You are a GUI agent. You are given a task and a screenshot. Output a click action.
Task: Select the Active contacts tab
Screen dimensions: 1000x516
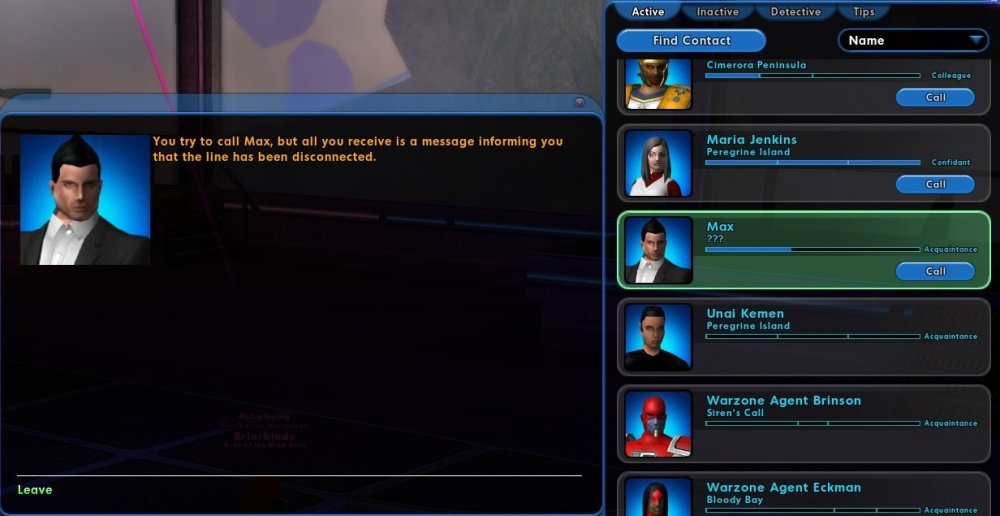pos(648,12)
